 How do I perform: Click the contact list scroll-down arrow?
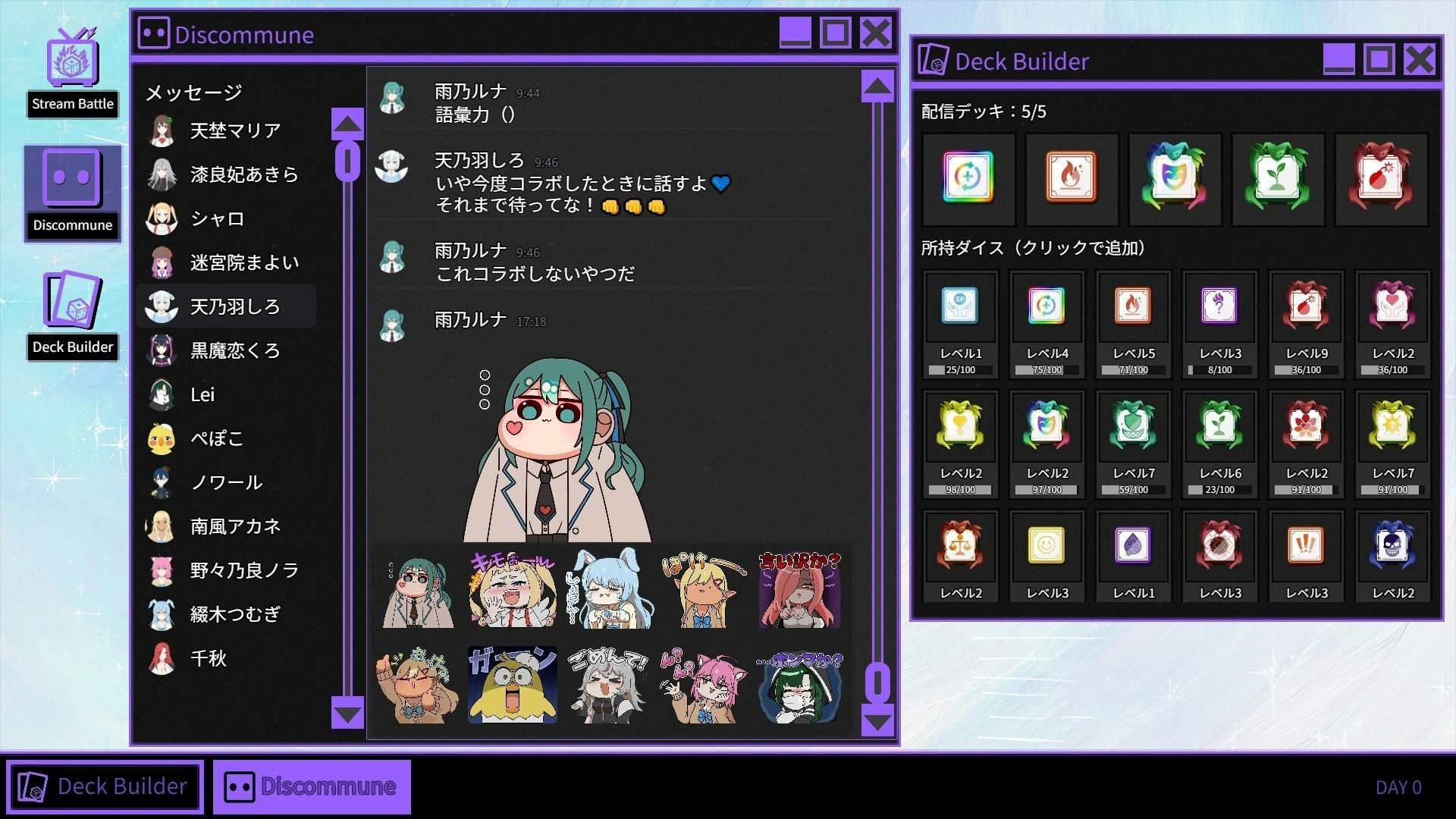347,714
